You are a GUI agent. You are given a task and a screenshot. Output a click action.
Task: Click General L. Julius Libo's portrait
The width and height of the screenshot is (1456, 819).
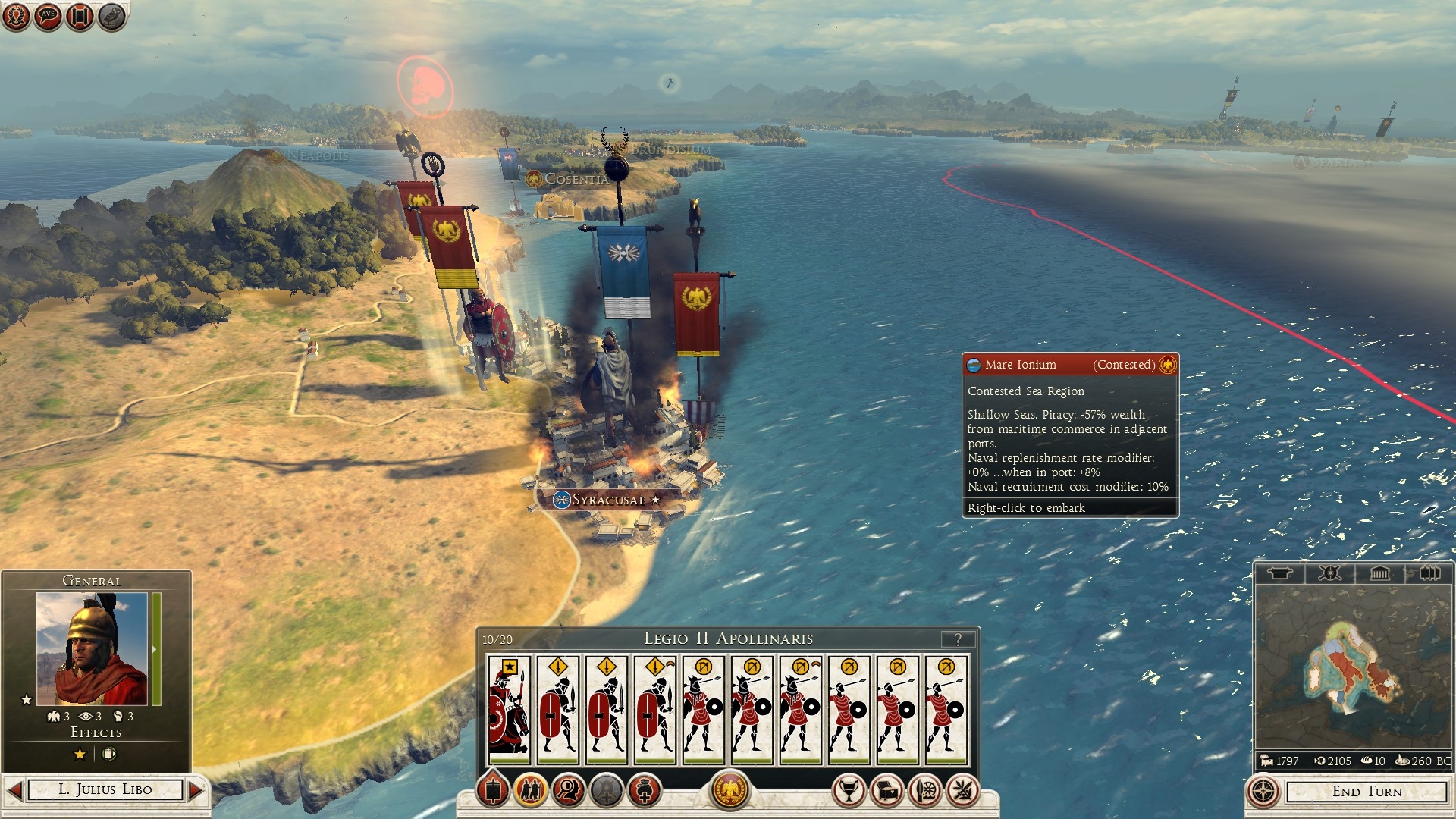pyautogui.click(x=92, y=649)
